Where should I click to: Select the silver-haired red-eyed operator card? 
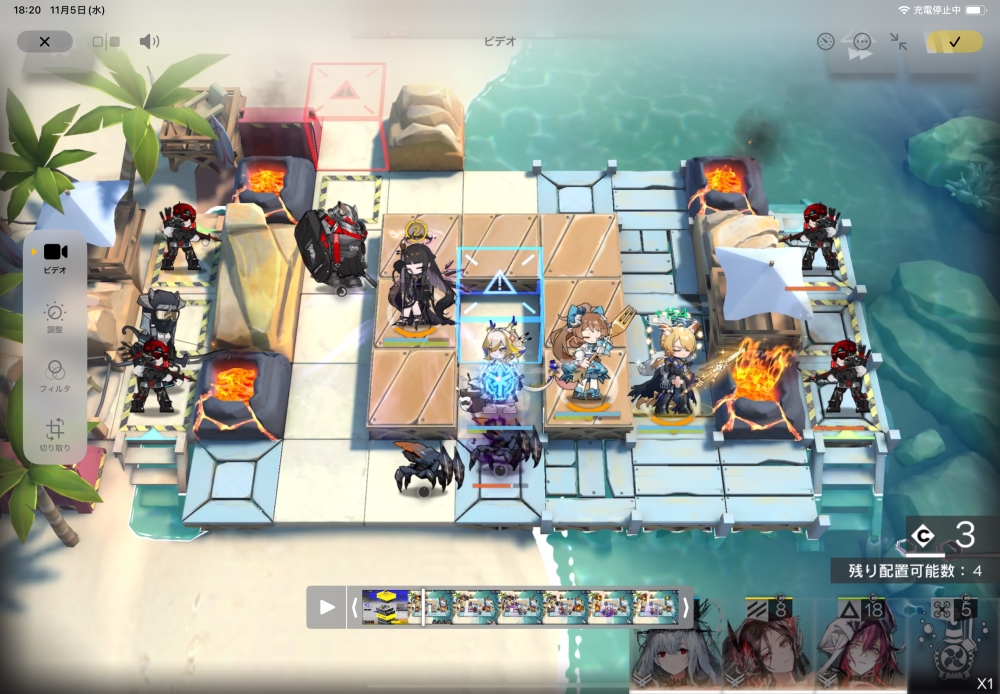click(675, 648)
